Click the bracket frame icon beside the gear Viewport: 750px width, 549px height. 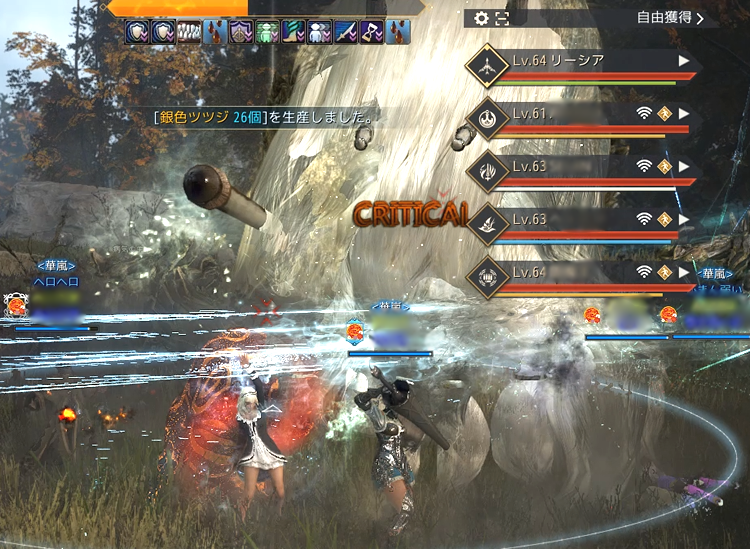502,18
